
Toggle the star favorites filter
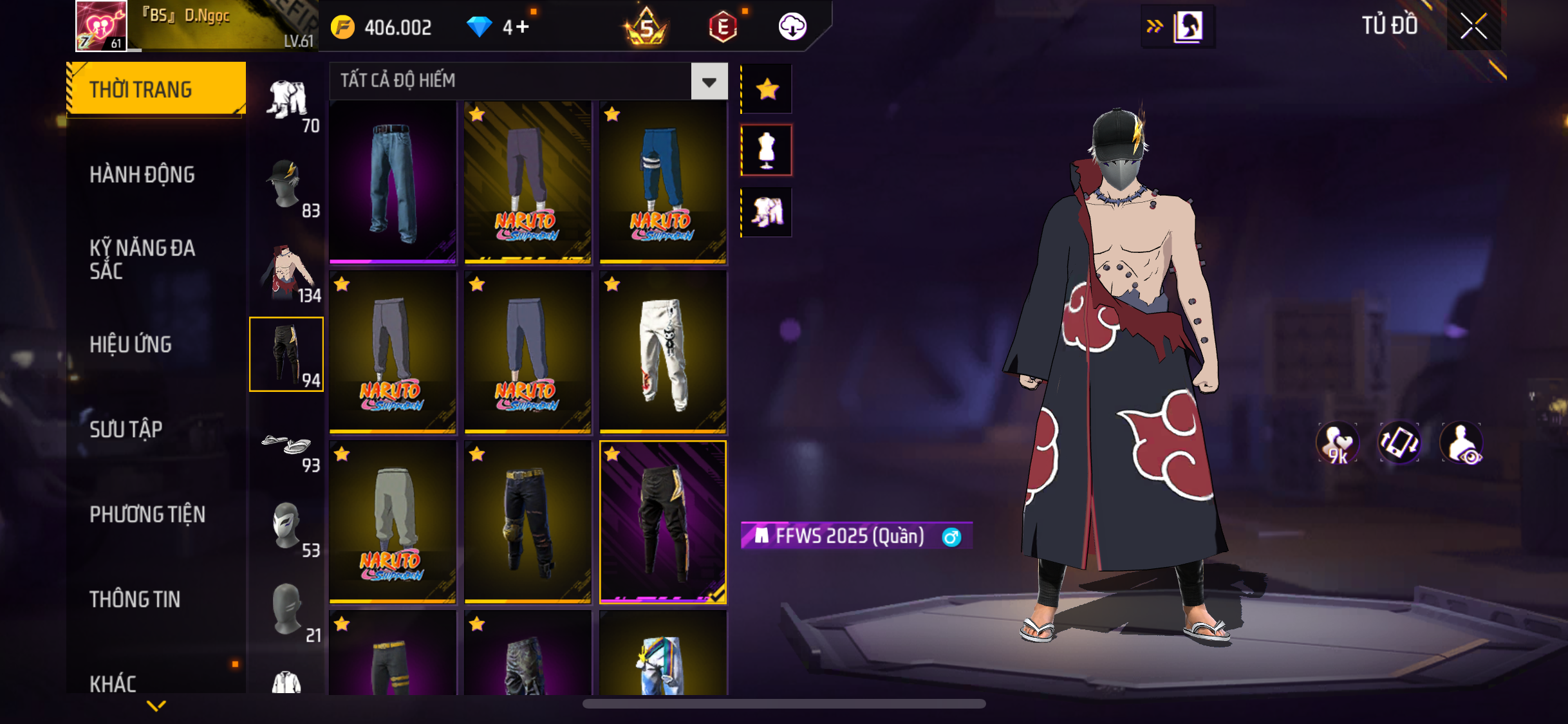pos(767,89)
